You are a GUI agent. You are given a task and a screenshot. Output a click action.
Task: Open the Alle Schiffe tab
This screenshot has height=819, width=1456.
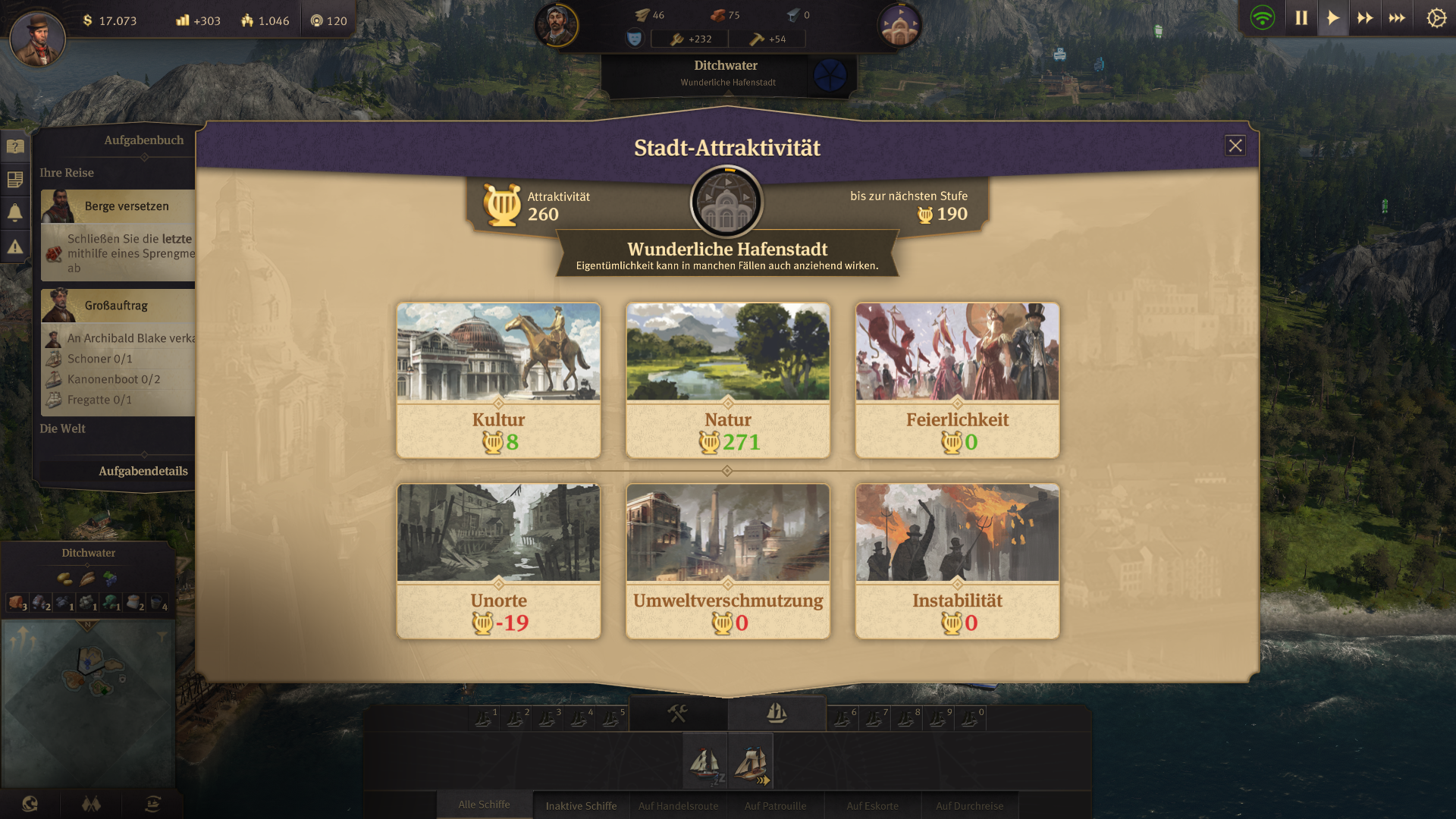(x=484, y=805)
